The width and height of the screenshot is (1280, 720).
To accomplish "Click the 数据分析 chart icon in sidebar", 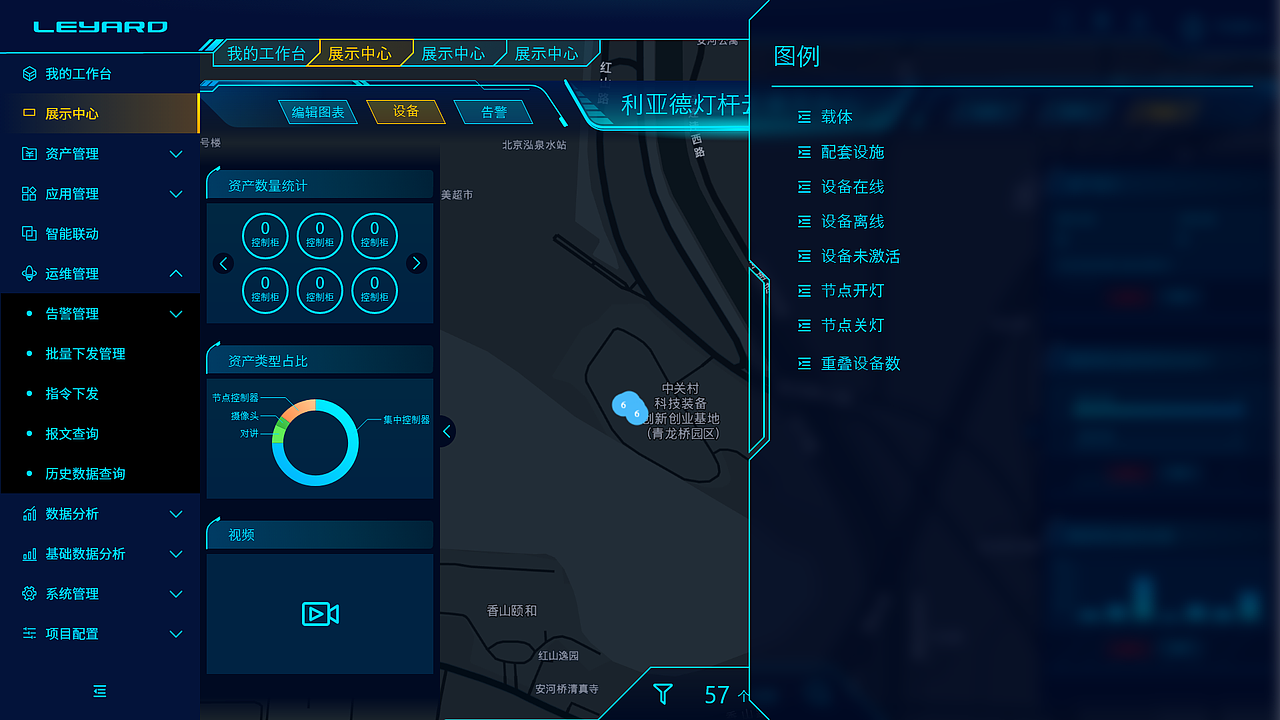I will (28, 513).
